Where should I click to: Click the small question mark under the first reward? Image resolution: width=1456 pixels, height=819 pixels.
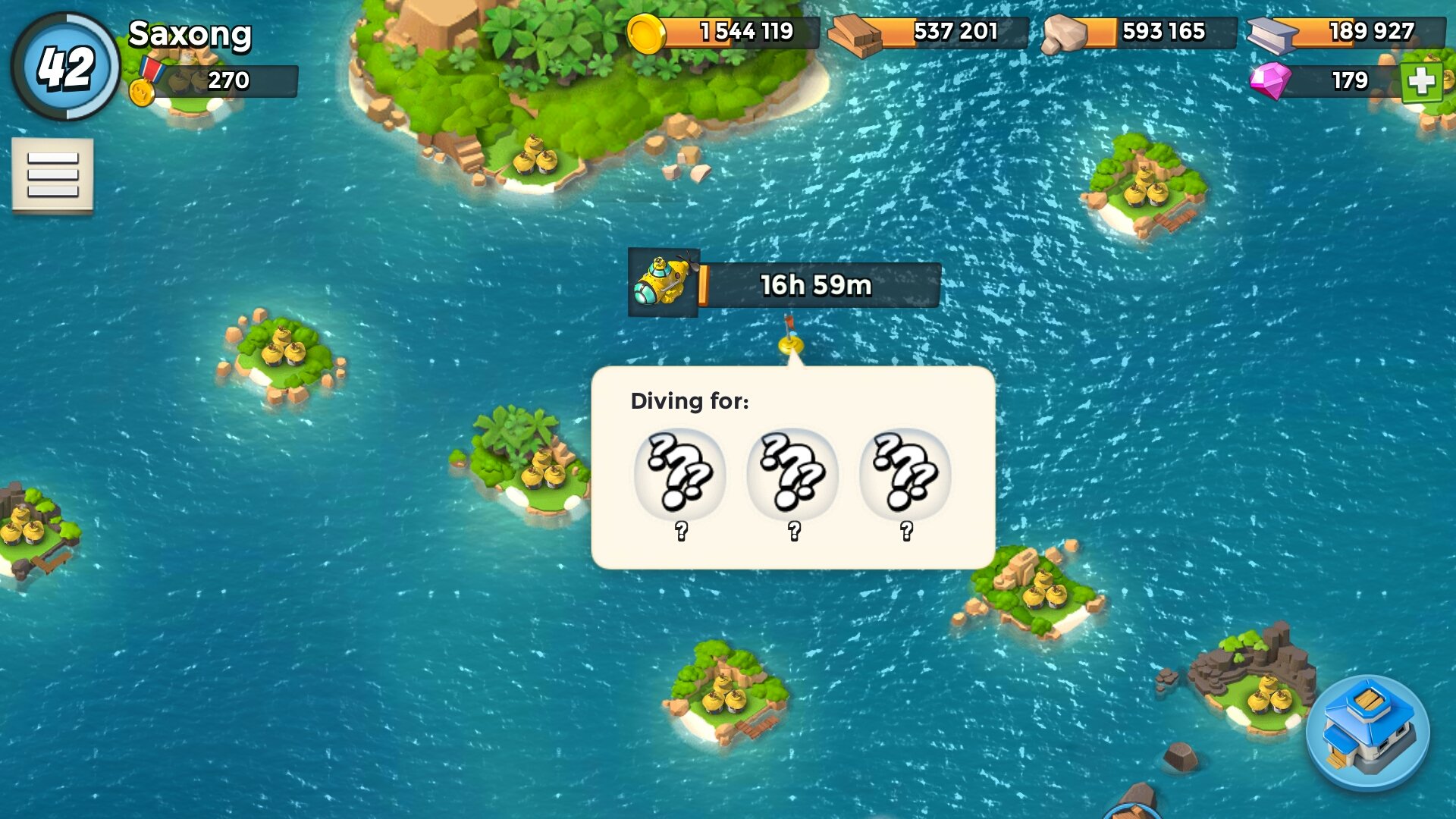pyautogui.click(x=682, y=531)
